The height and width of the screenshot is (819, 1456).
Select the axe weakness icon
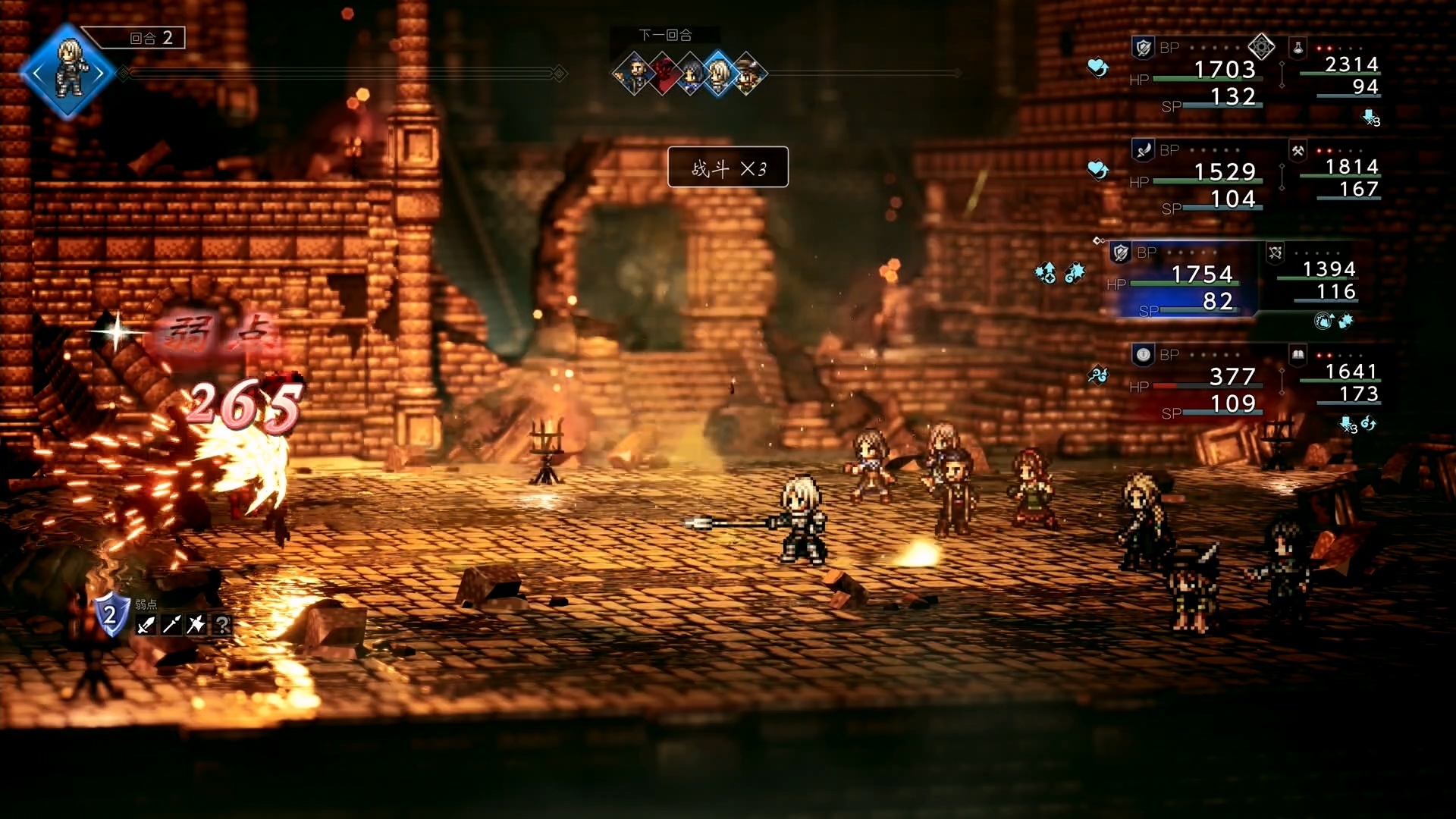pyautogui.click(x=196, y=625)
